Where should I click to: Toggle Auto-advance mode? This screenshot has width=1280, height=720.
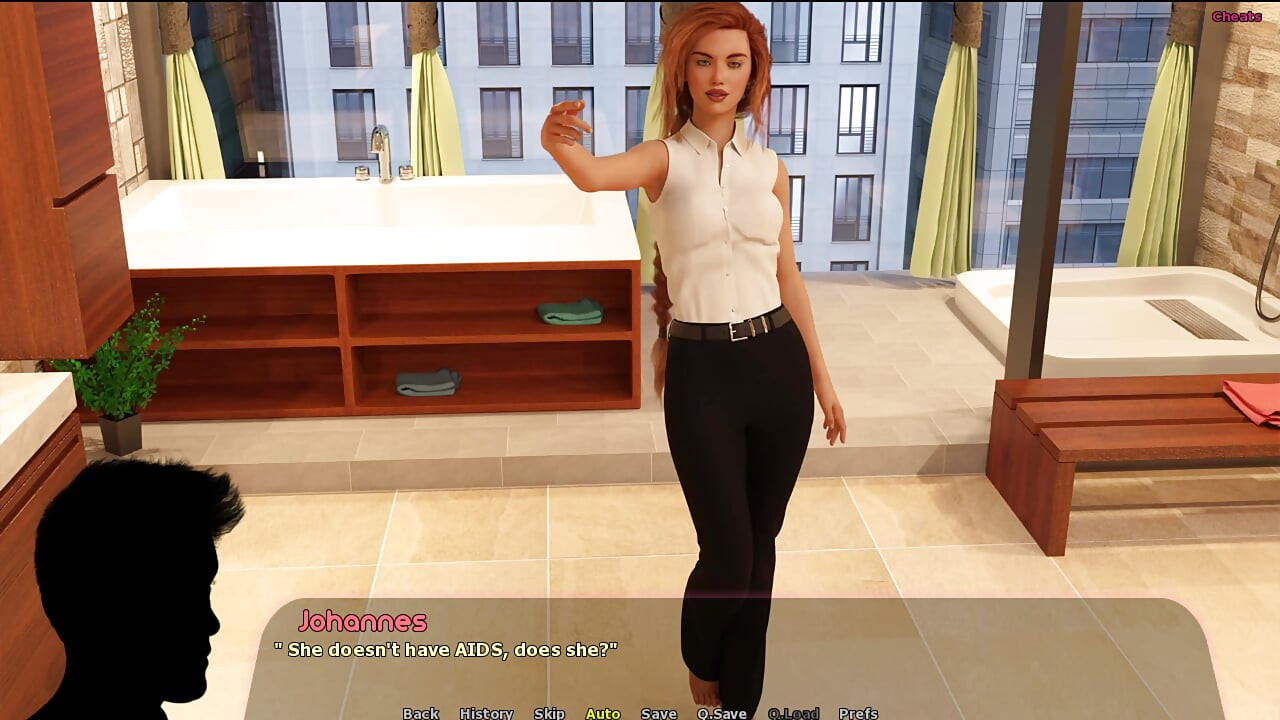(603, 713)
